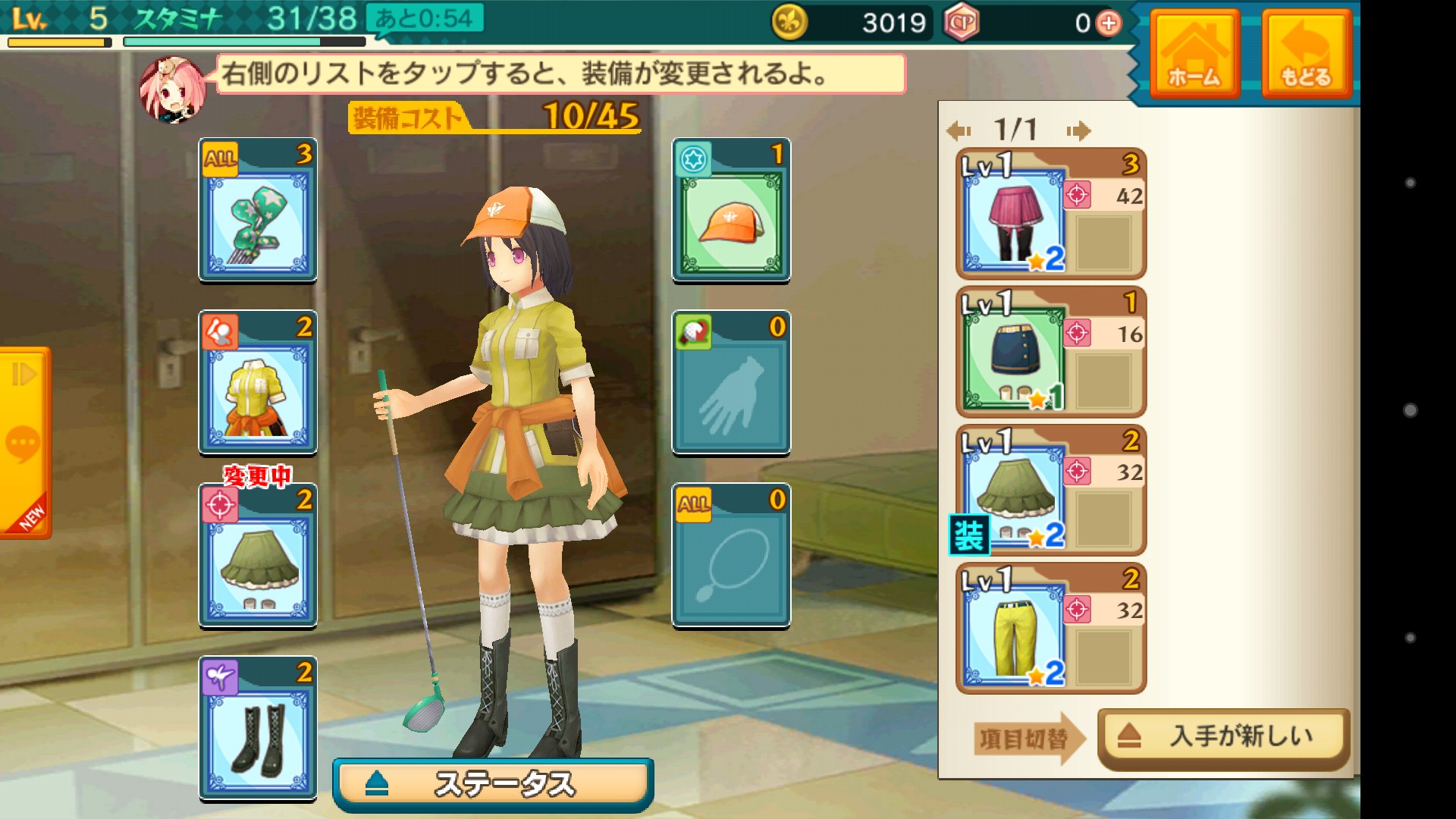This screenshot has width=1456, height=819.
Task: Choose the empty glove slot
Action: click(x=731, y=383)
